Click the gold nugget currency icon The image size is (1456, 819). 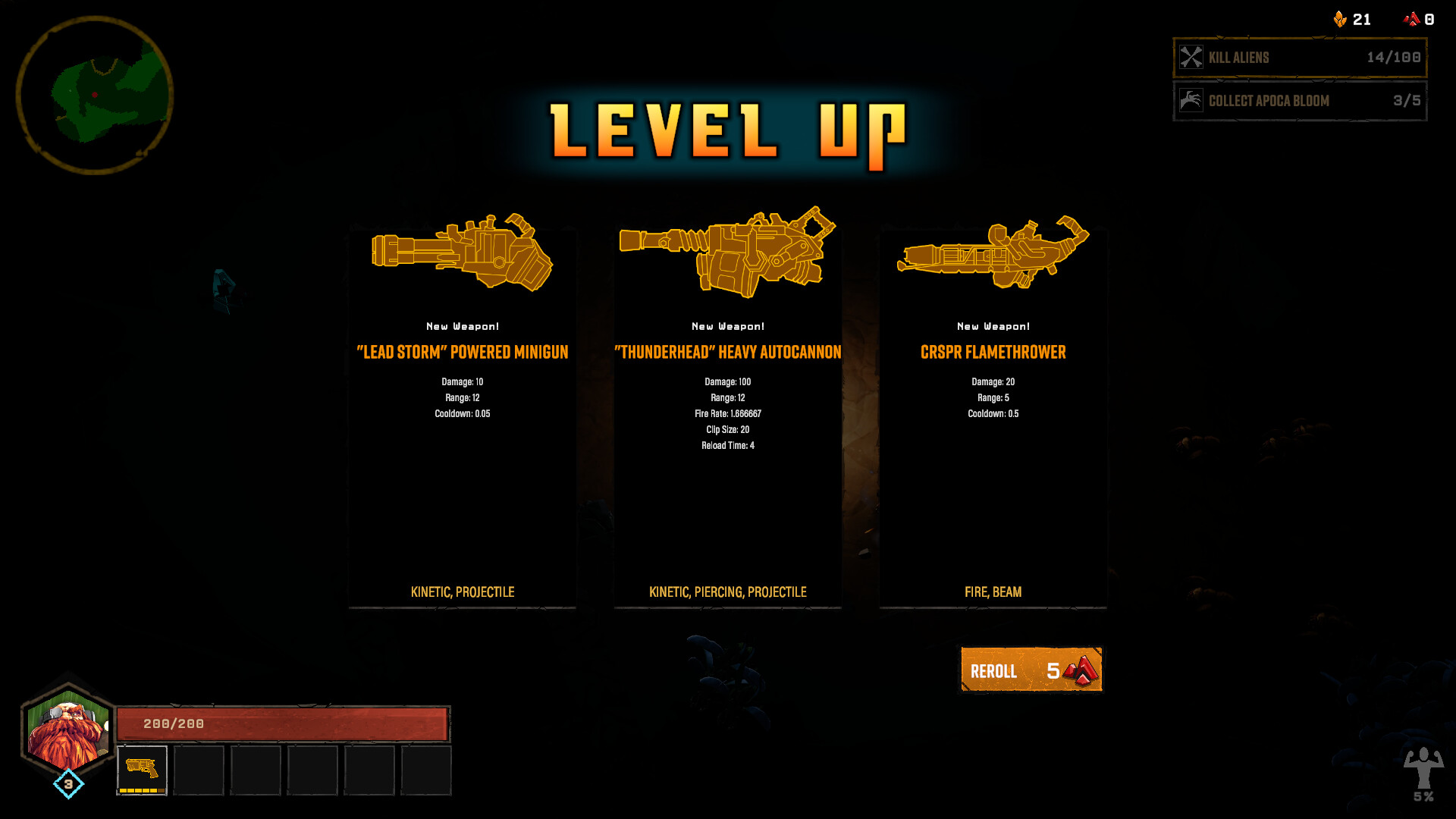point(1339,19)
